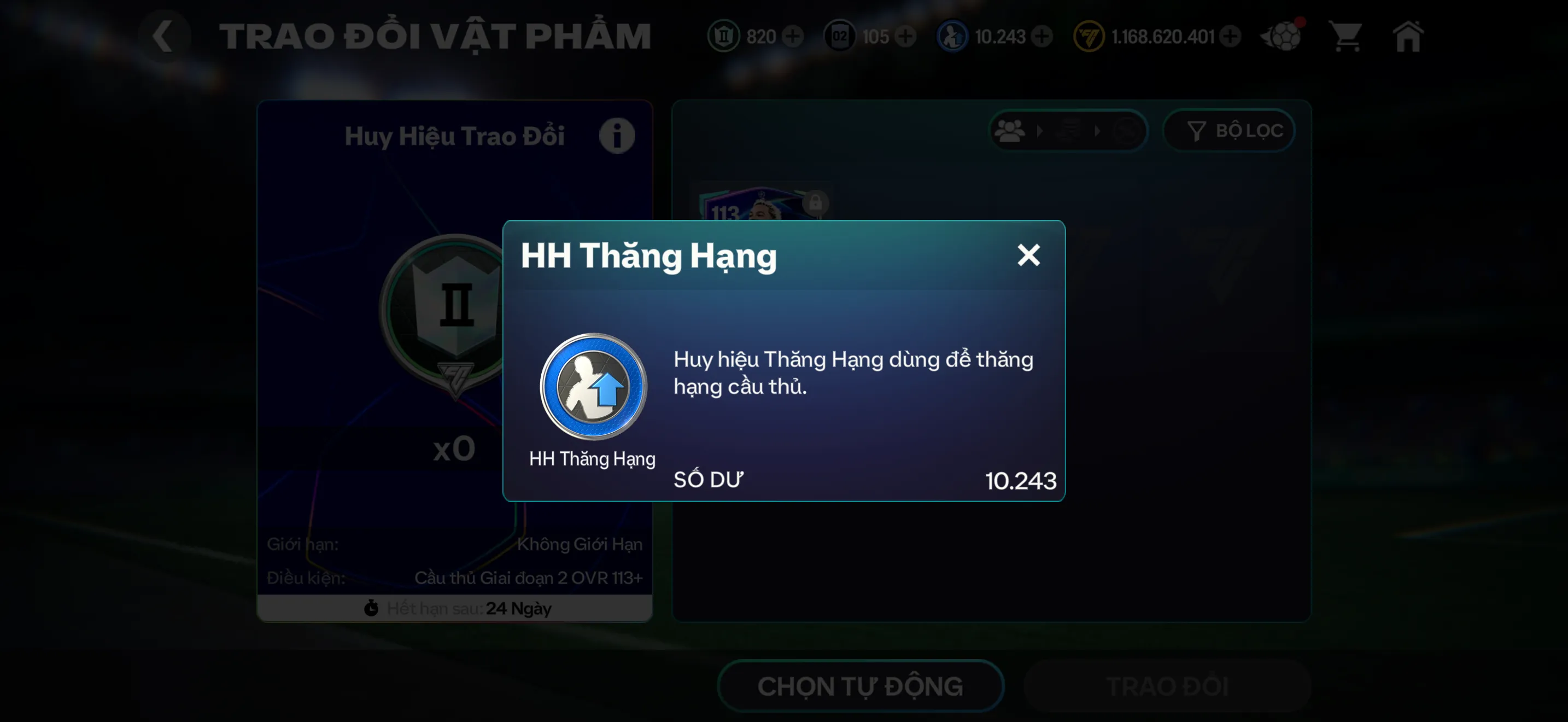Open the shopping cart store
Image resolution: width=1568 pixels, height=722 pixels.
point(1347,37)
